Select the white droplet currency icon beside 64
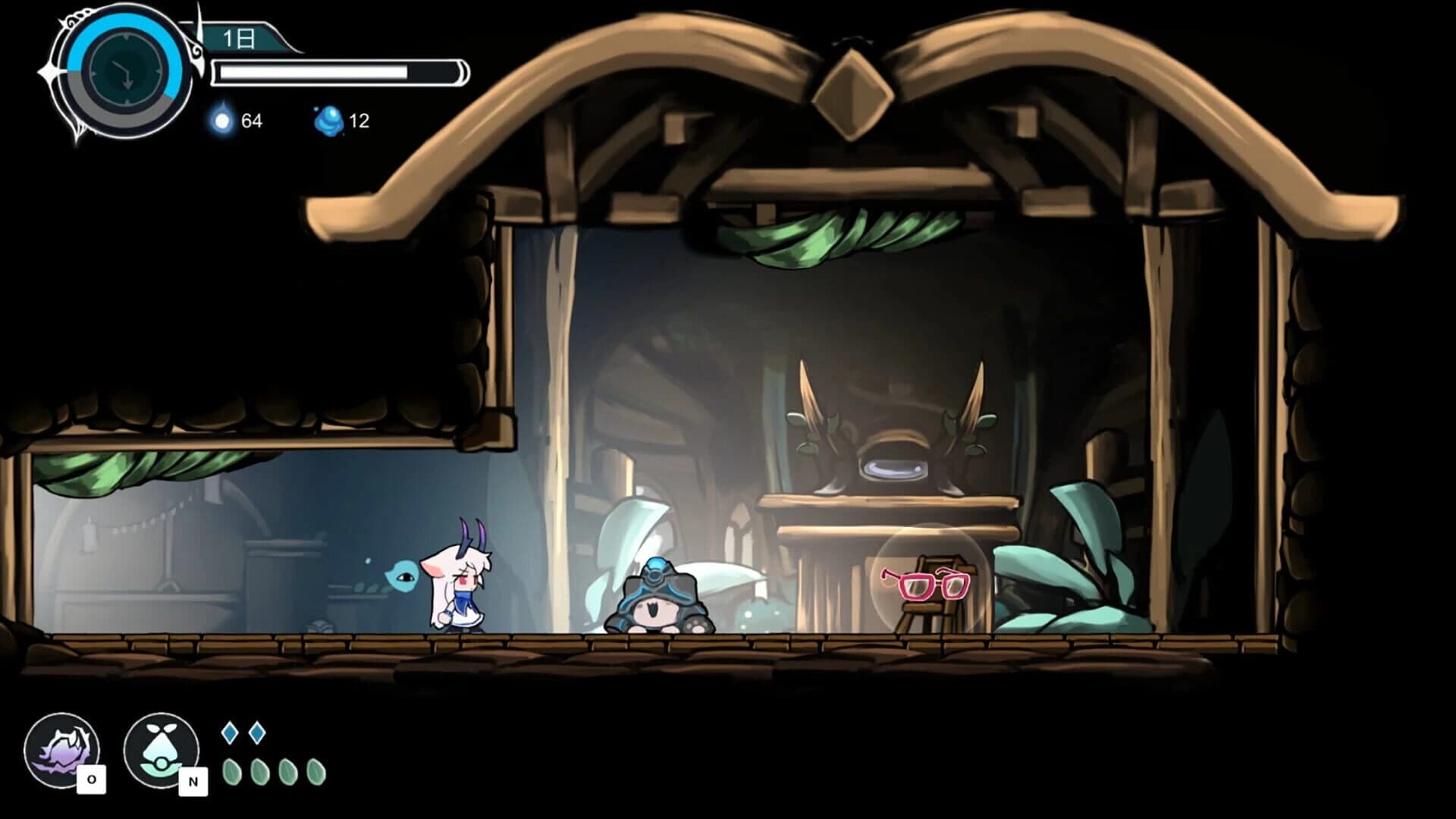Viewport: 1456px width, 819px height. coord(221,118)
